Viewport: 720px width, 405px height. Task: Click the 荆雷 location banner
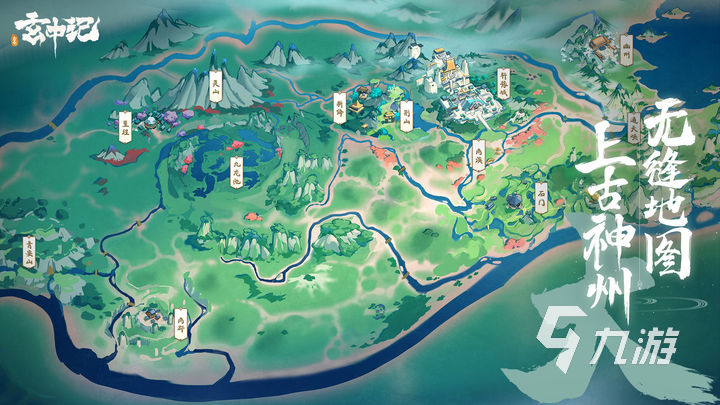tap(337, 112)
